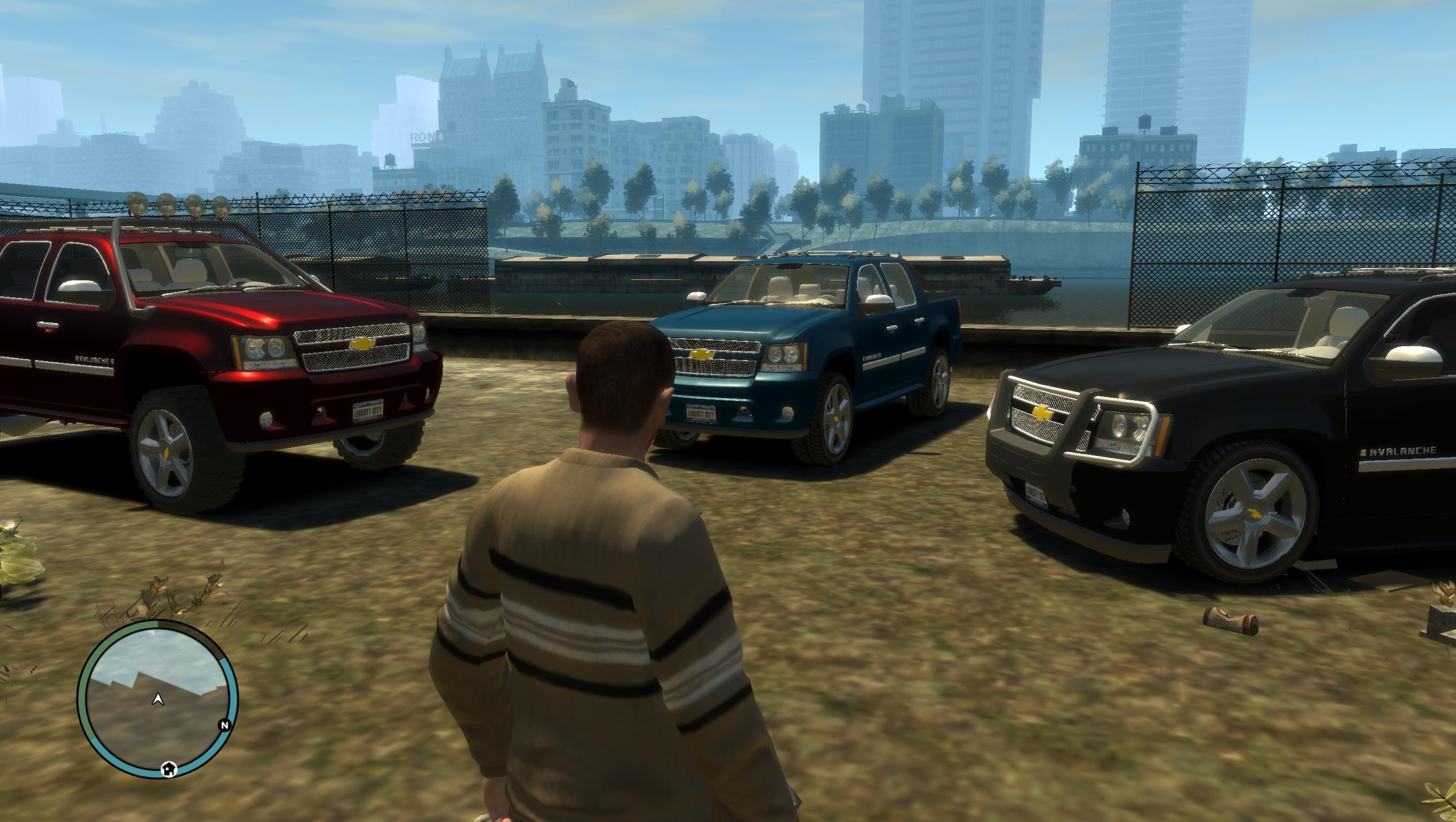1456x822 pixels.
Task: Select the safehouse marker on the radar
Action: 169,768
